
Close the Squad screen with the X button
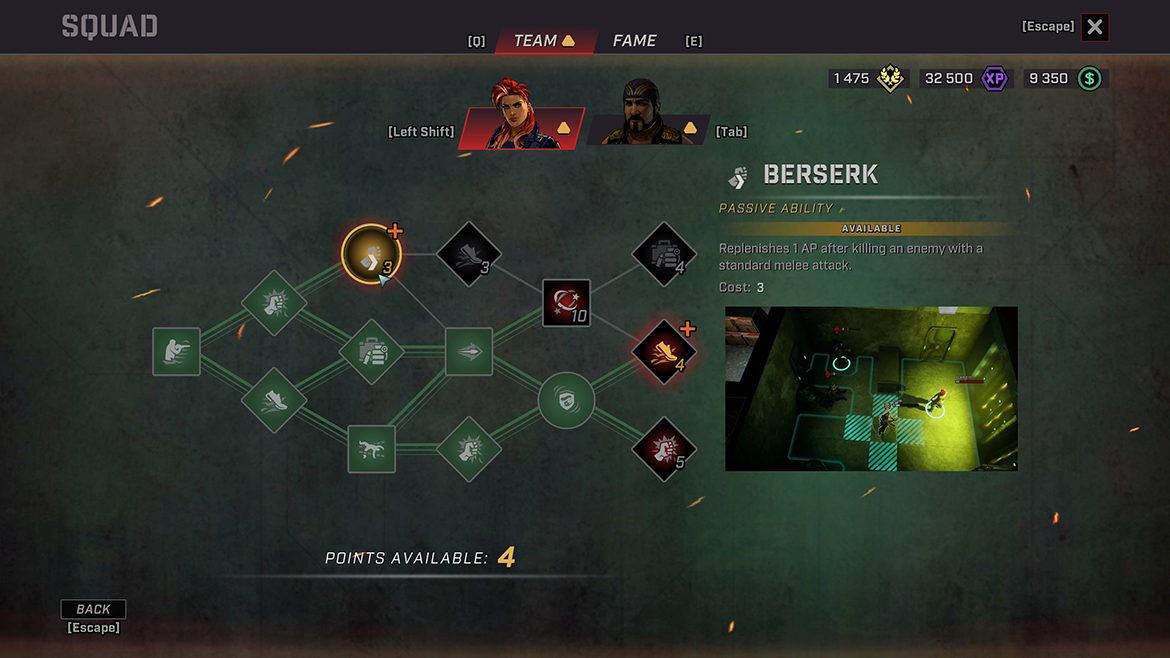[1095, 27]
